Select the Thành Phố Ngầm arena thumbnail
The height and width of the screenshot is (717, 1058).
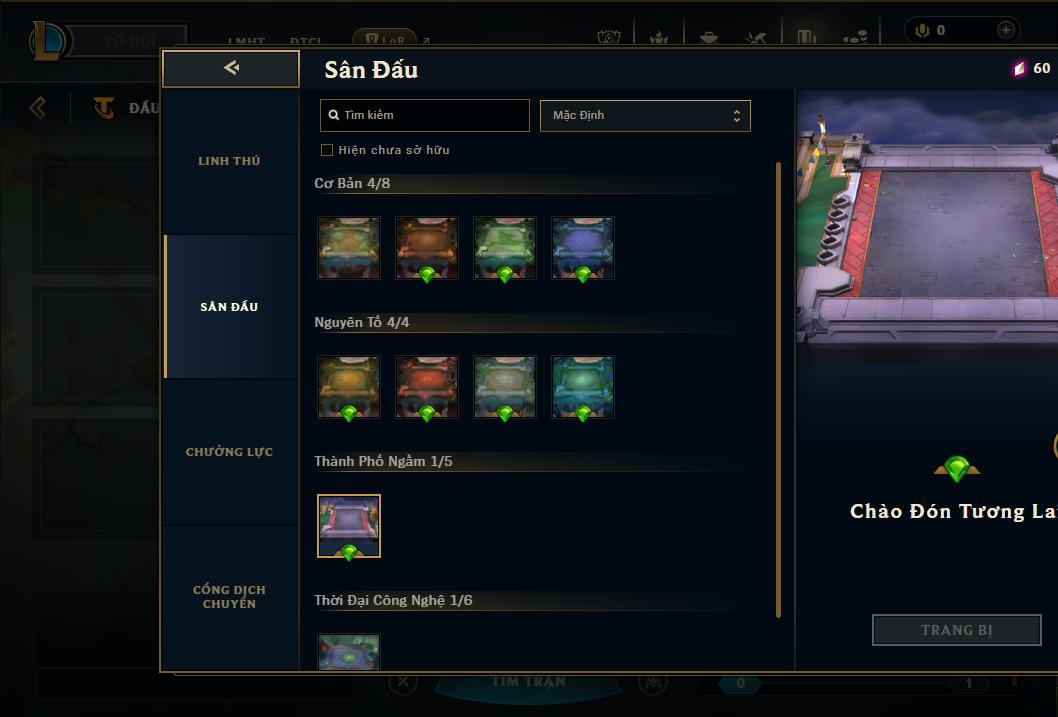(349, 526)
